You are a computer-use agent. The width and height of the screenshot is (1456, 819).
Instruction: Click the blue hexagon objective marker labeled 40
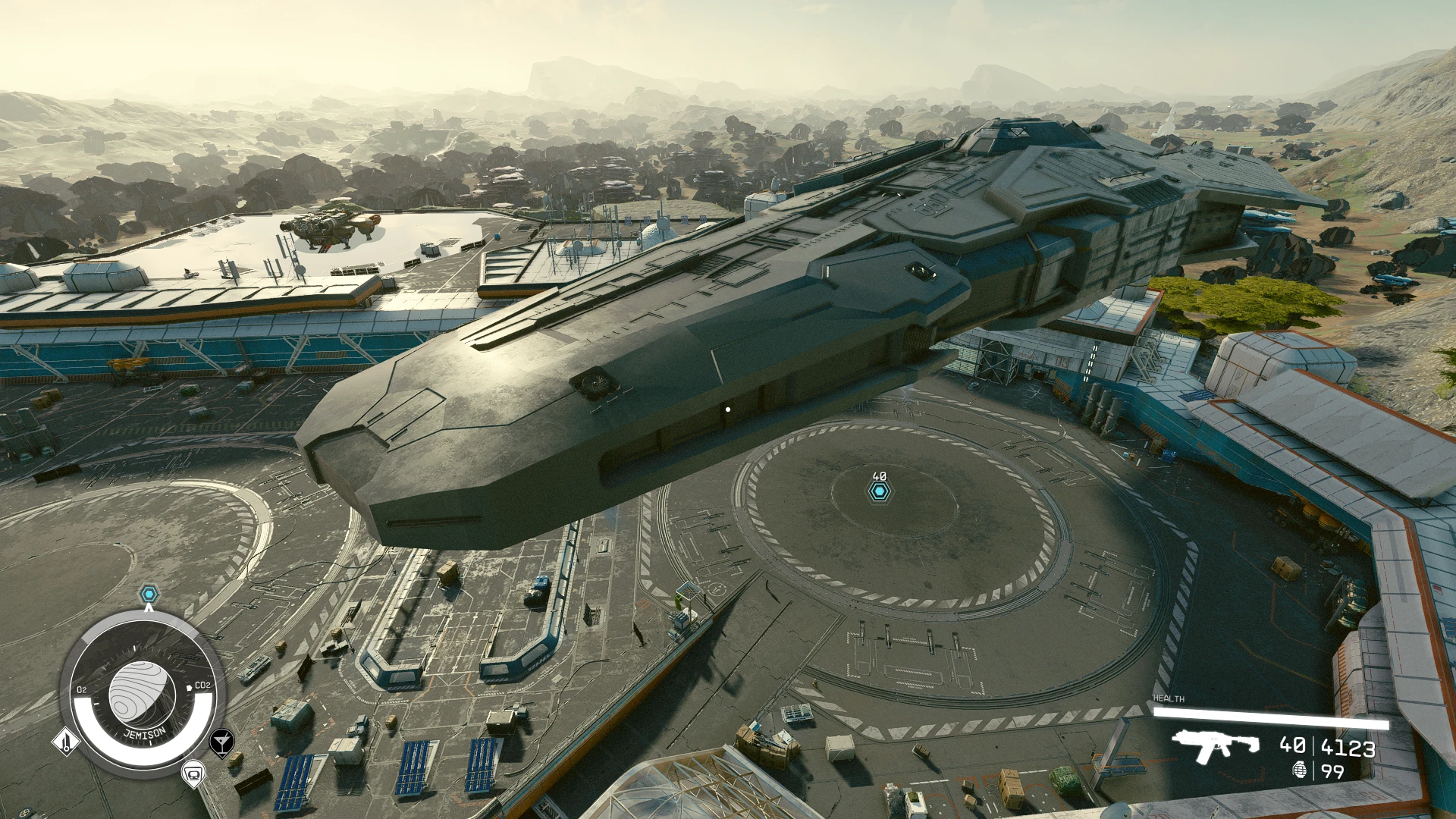click(x=879, y=492)
